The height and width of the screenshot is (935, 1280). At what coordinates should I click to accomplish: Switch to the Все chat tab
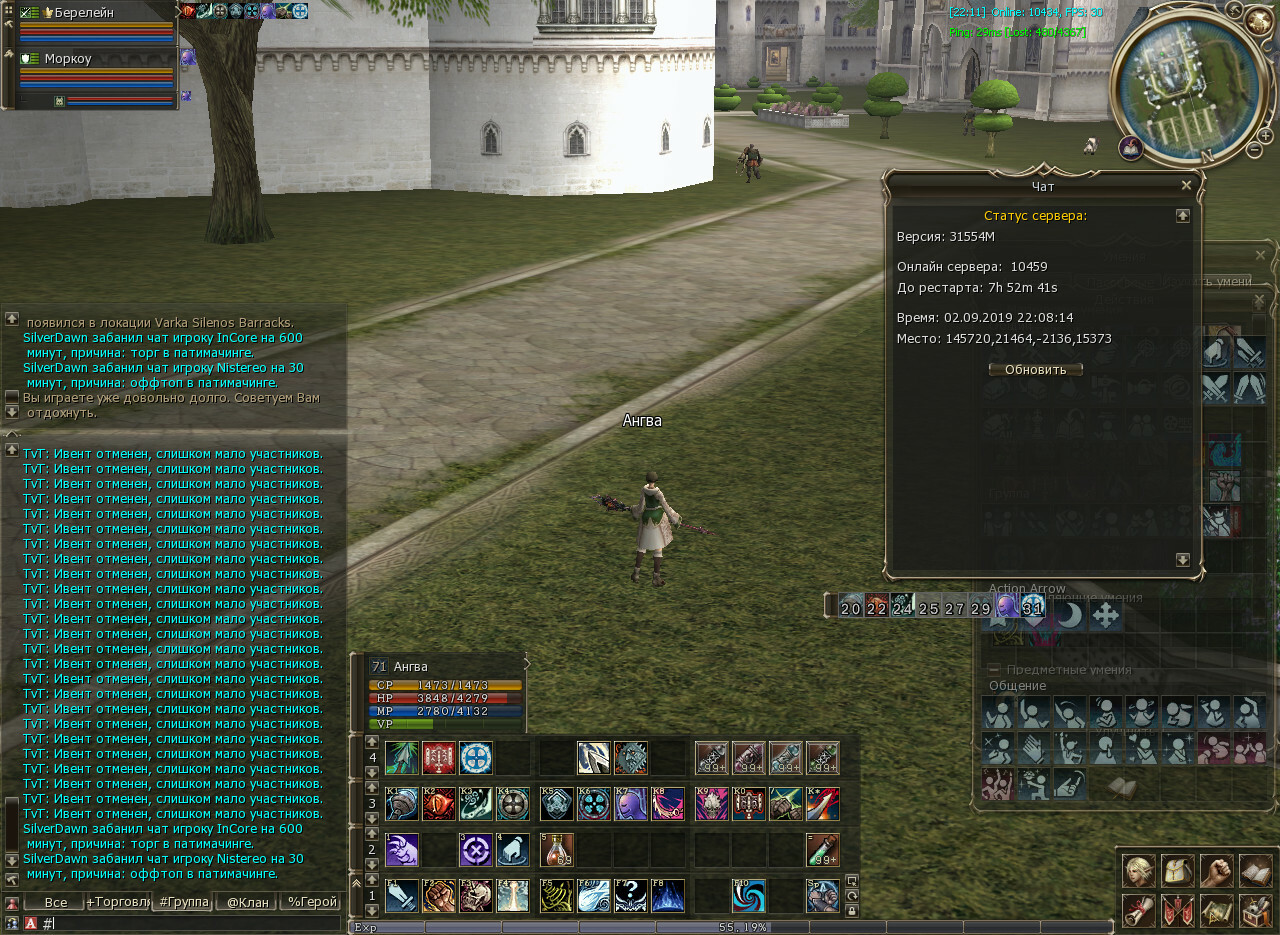[53, 902]
